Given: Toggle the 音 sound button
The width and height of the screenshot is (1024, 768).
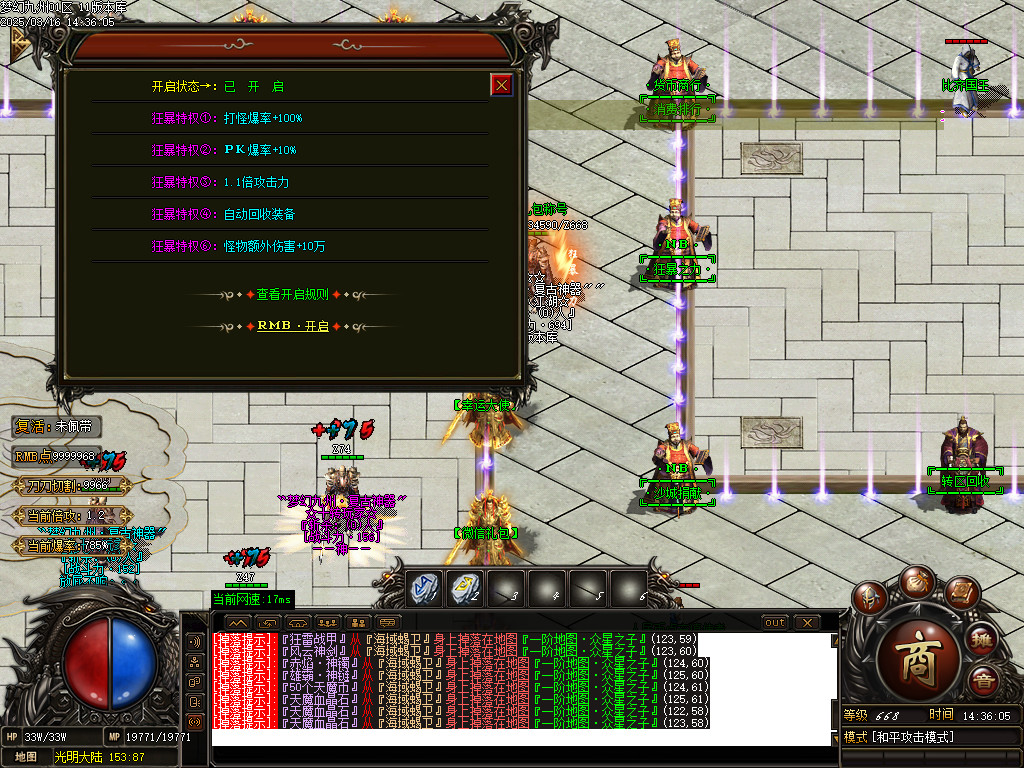Looking at the screenshot, I should [x=984, y=683].
